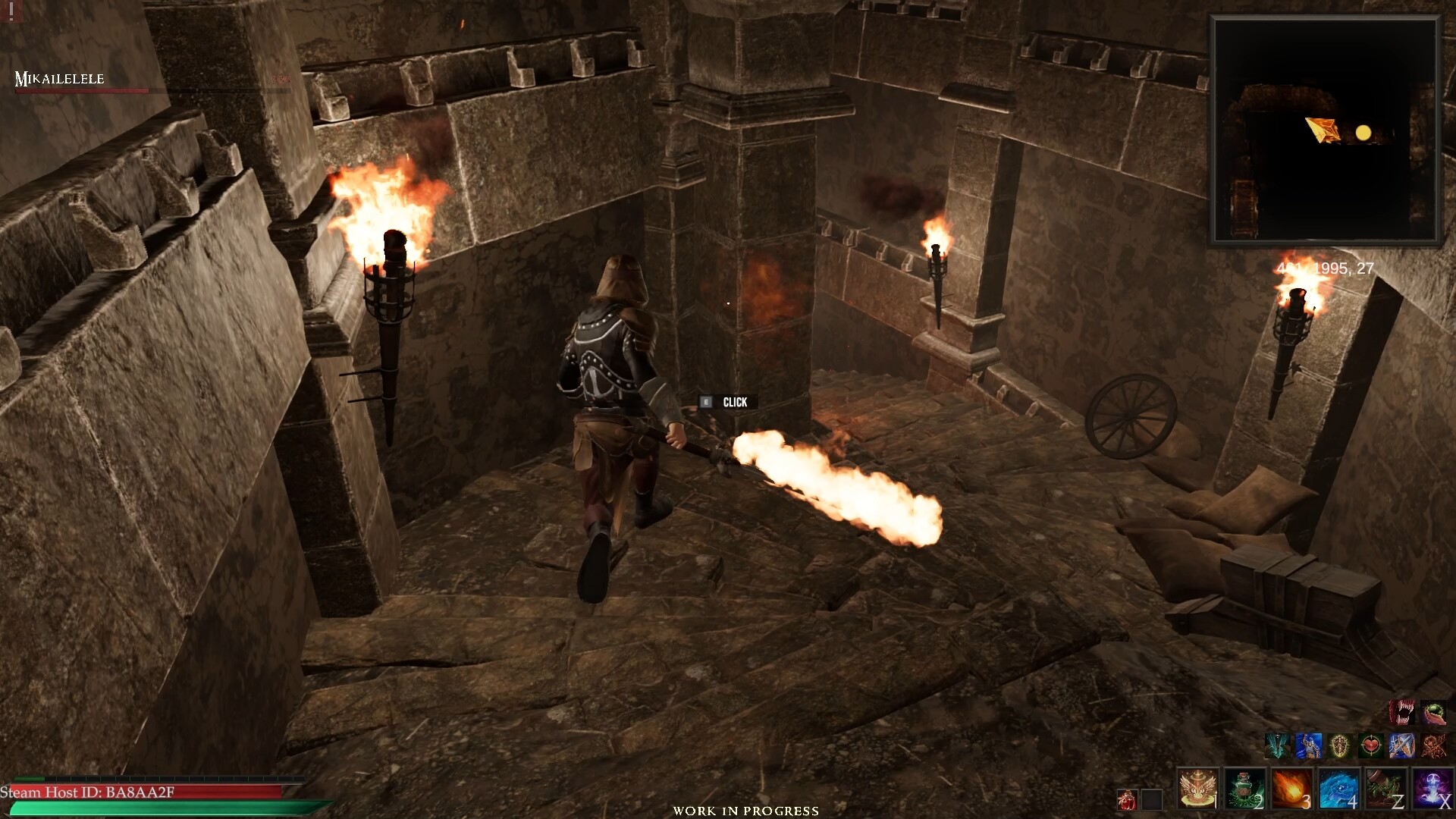Cast the fireball ability in slot 3

[x=1291, y=789]
